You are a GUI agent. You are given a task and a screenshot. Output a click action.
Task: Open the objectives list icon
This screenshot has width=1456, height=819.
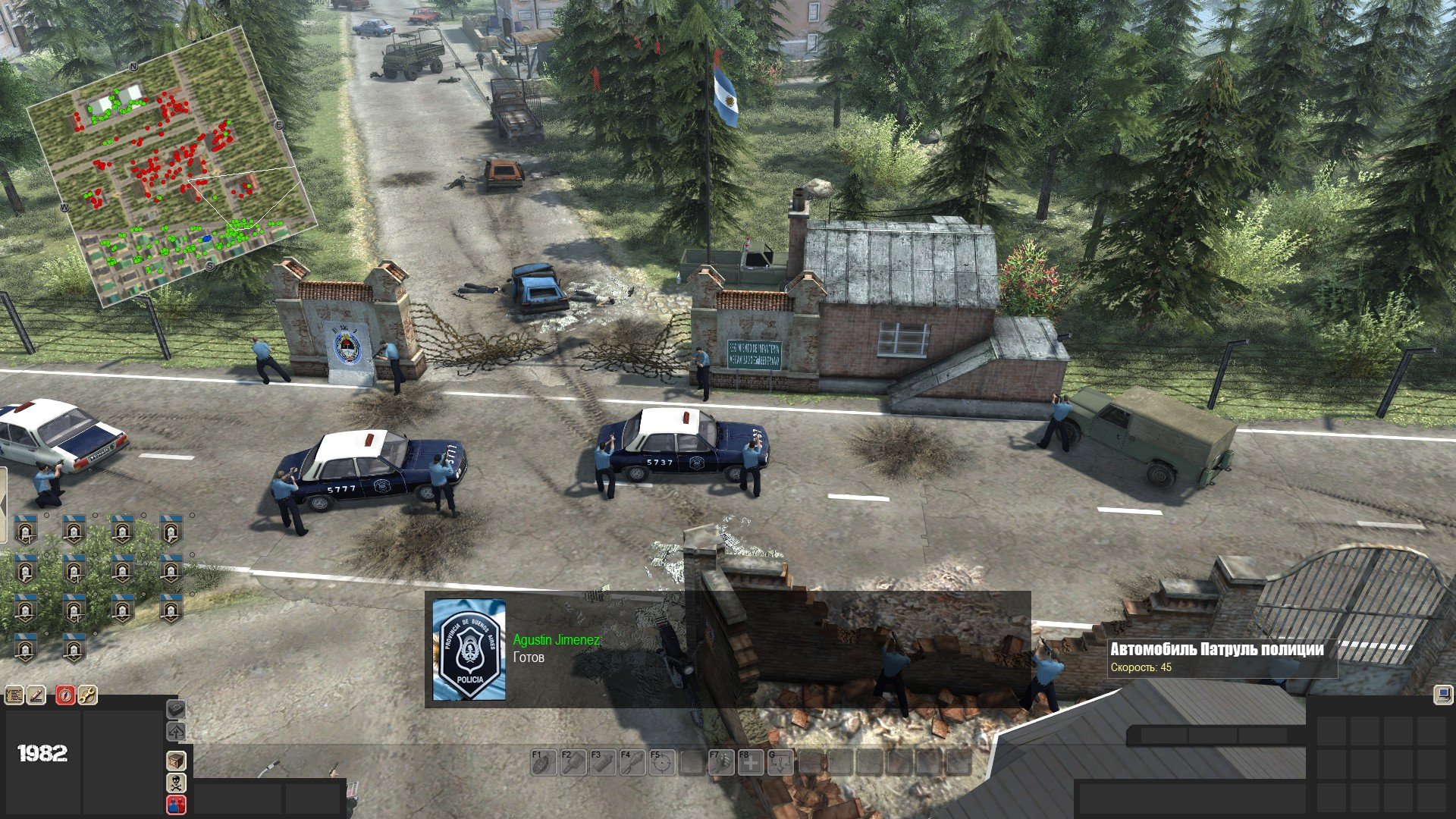[x=14, y=695]
